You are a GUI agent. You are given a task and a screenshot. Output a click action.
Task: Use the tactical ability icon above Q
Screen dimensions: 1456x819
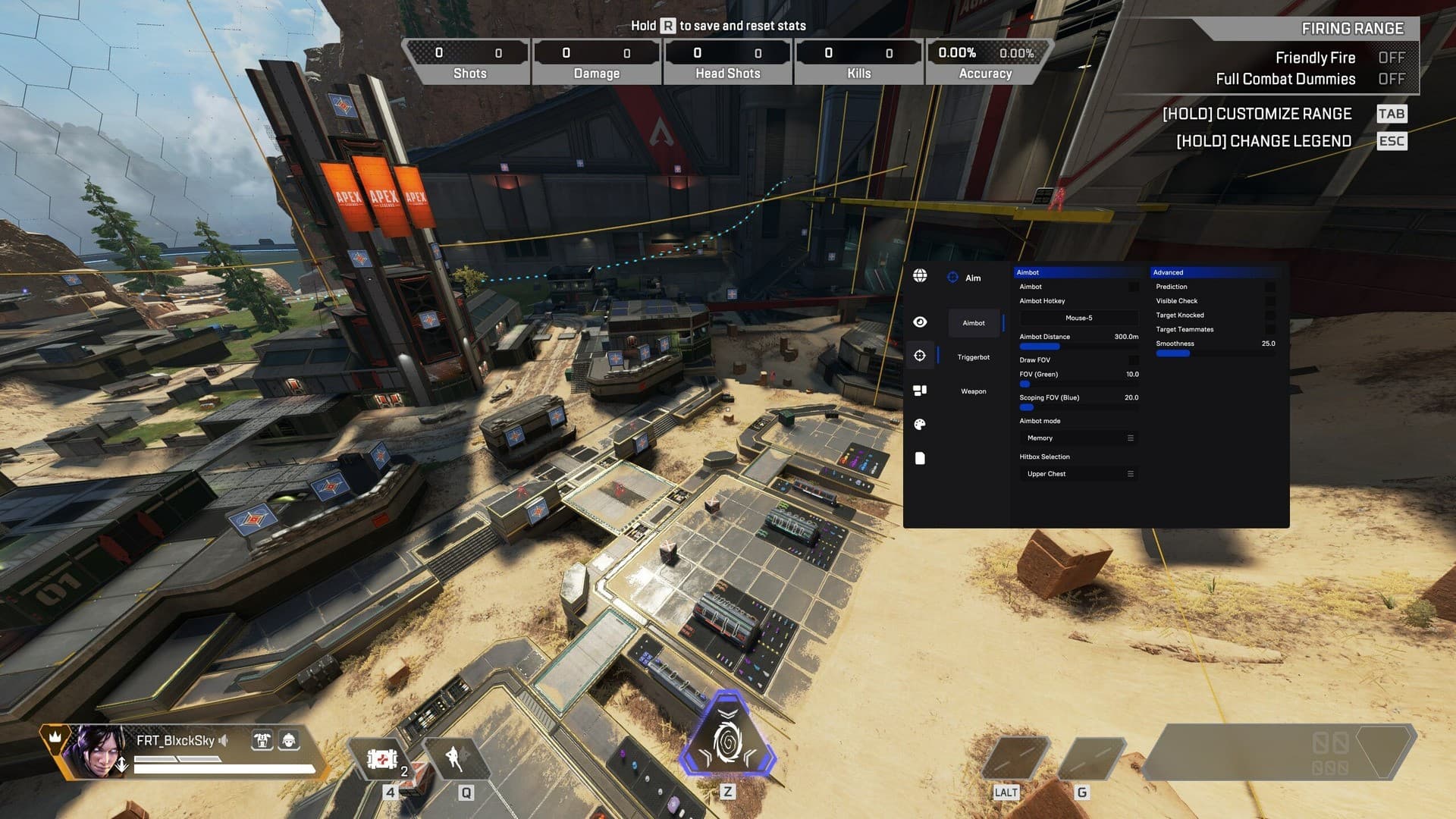point(457,758)
